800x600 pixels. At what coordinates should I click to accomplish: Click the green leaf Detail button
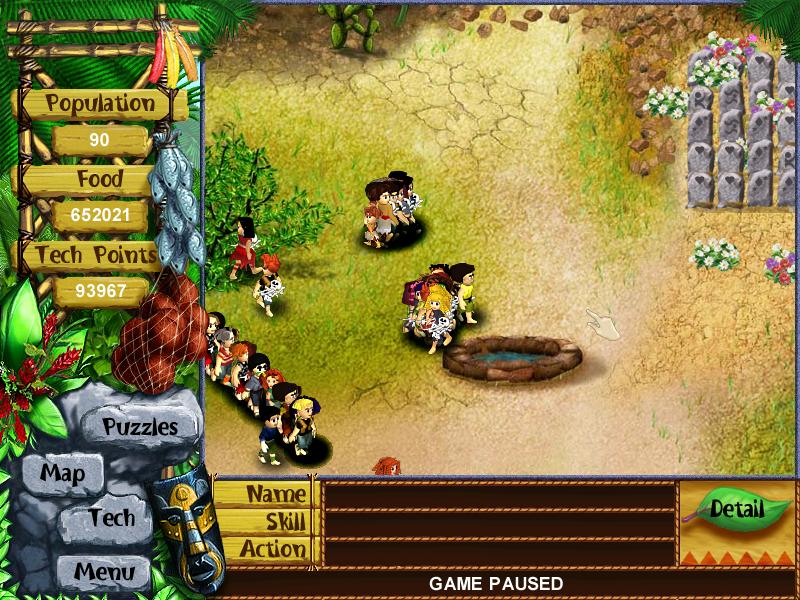[736, 509]
